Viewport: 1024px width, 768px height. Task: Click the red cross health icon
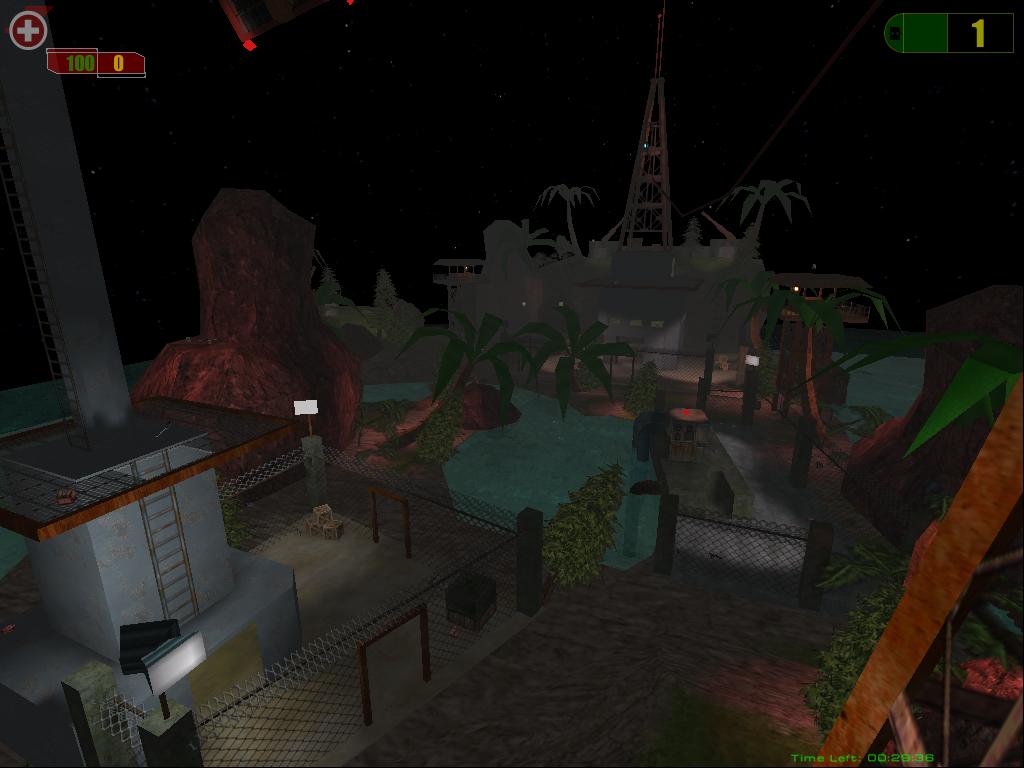28,31
